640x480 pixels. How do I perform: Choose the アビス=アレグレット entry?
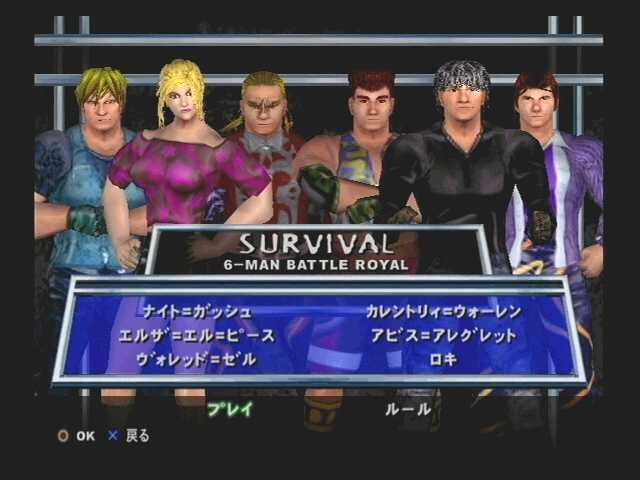coord(441,335)
